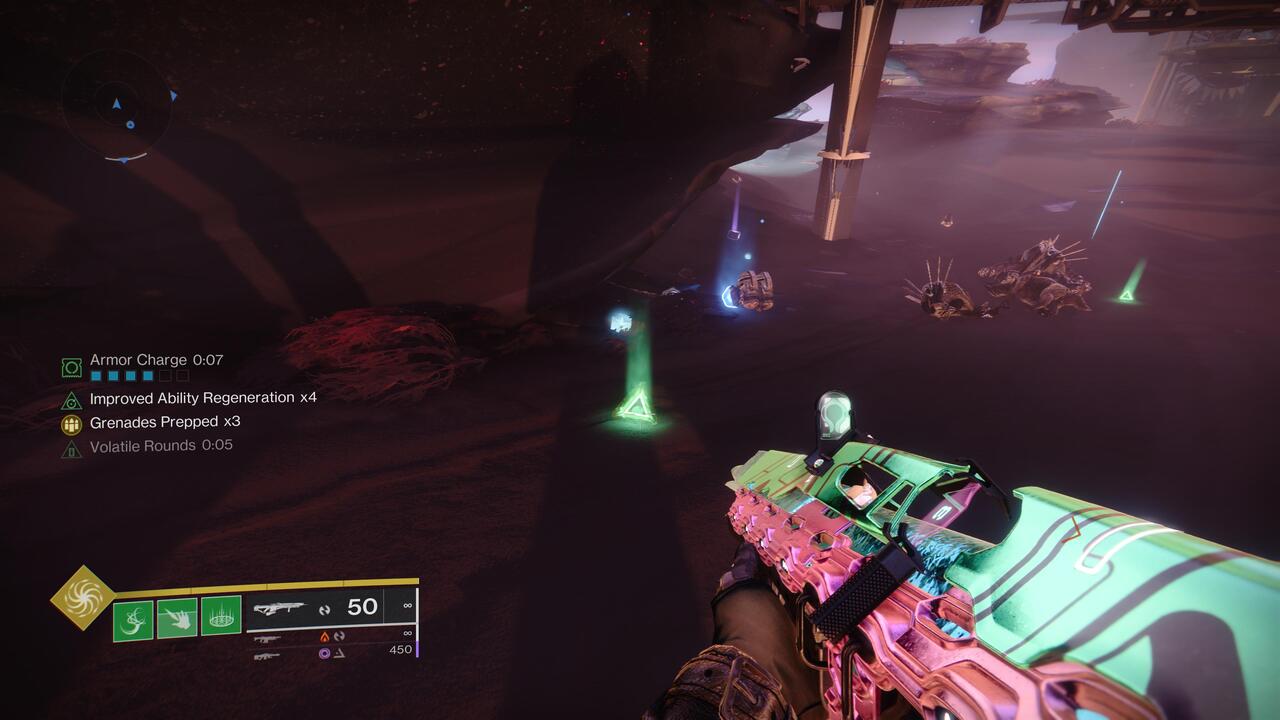This screenshot has height=720, width=1280.
Task: Switch to the heavy weapon with purple icon
Action: point(267,655)
